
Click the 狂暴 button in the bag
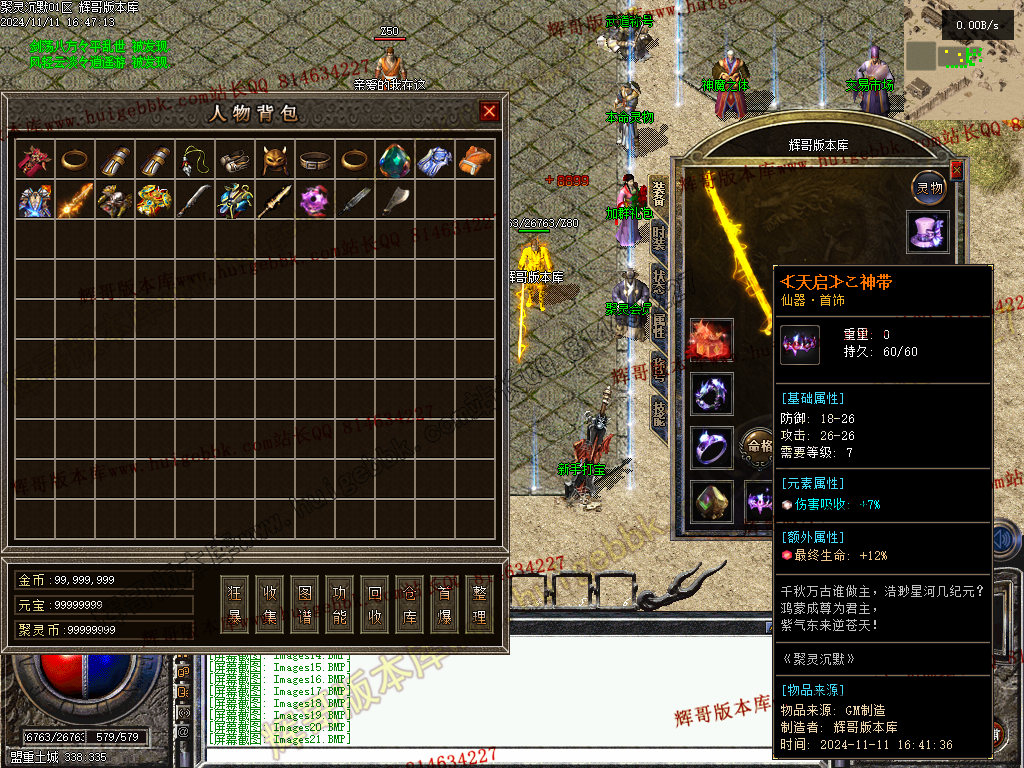pyautogui.click(x=235, y=603)
